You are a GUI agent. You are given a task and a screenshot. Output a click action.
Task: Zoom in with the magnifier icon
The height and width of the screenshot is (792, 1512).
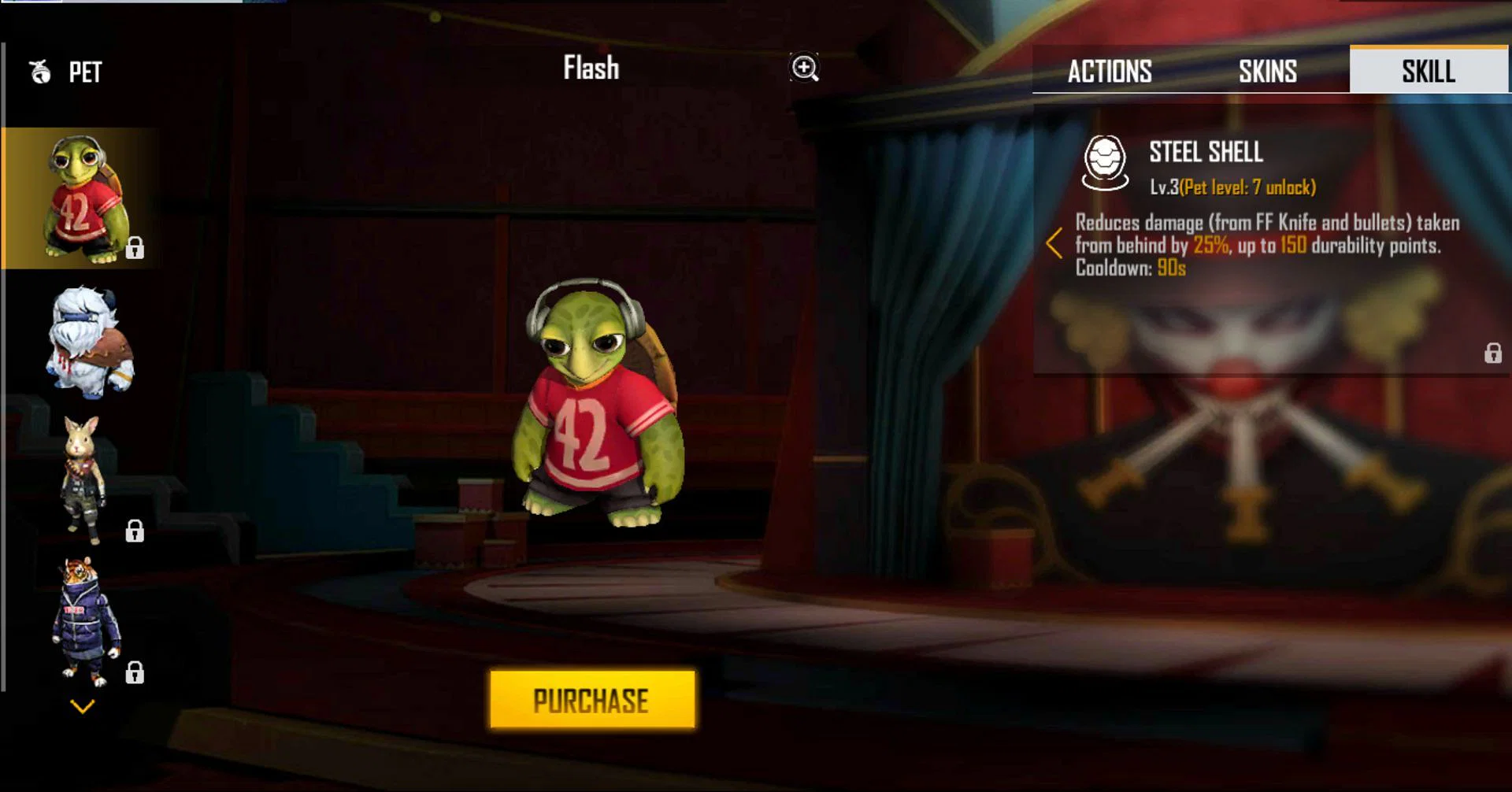(804, 68)
